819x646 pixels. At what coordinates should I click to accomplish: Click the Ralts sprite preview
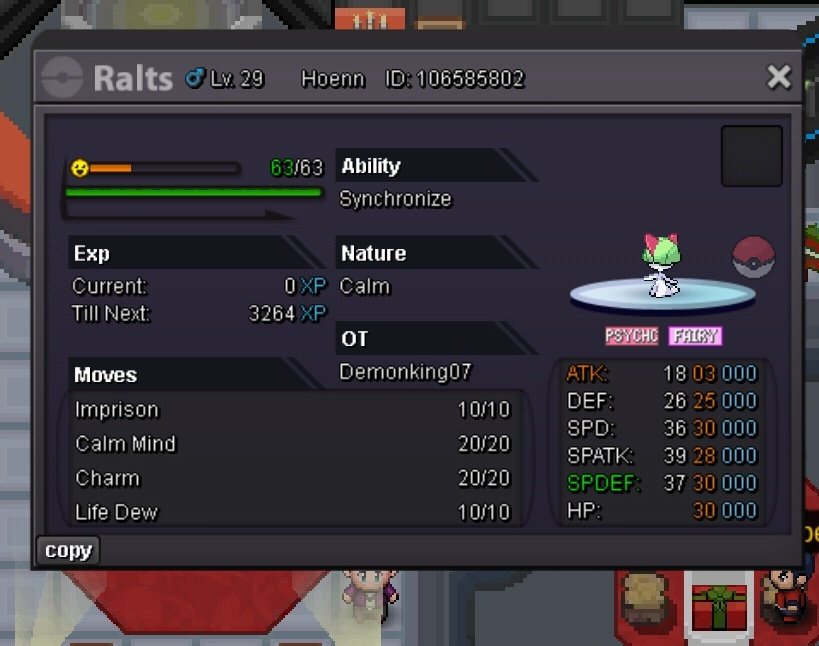(661, 266)
